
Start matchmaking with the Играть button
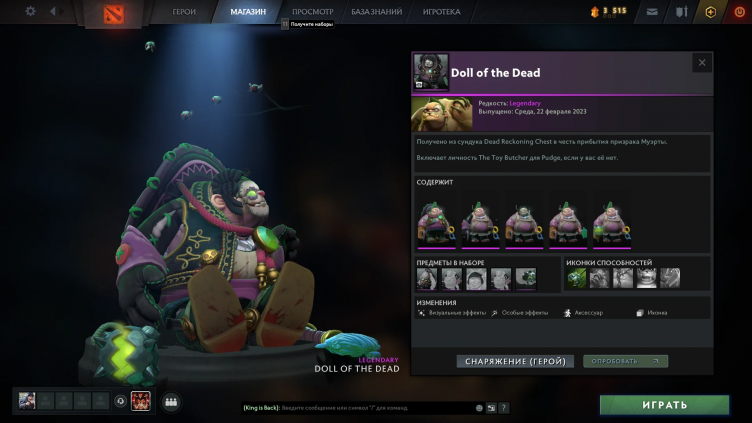[x=664, y=405]
